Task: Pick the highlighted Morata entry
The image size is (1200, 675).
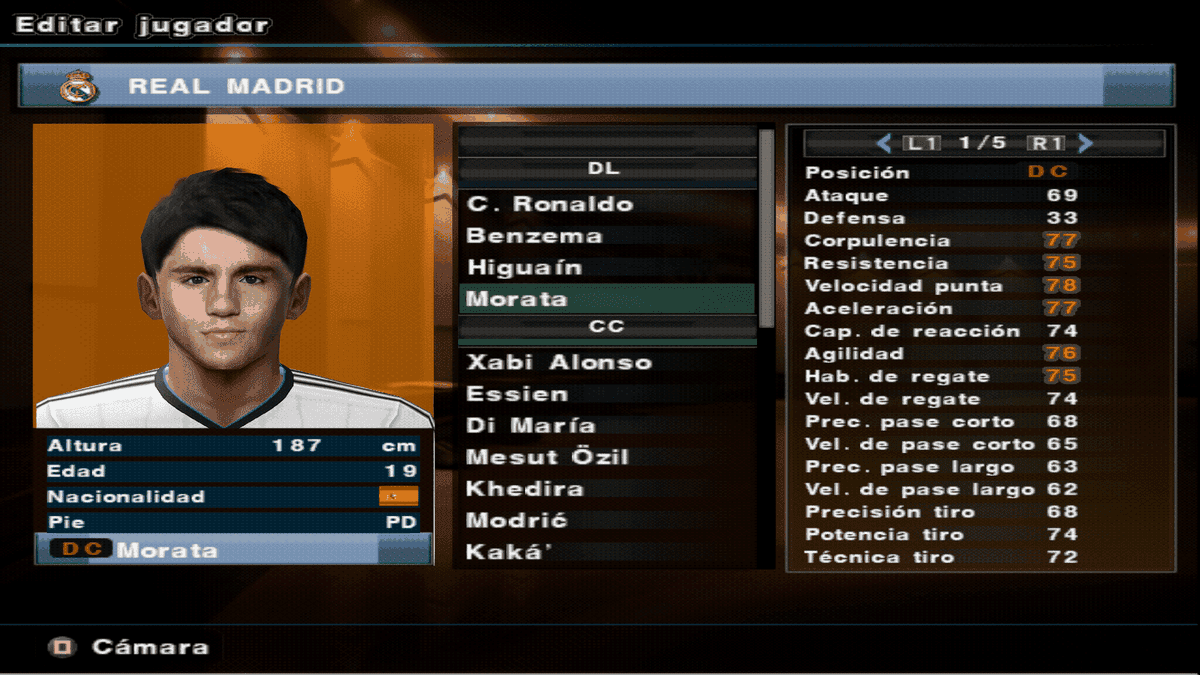Action: (517, 299)
